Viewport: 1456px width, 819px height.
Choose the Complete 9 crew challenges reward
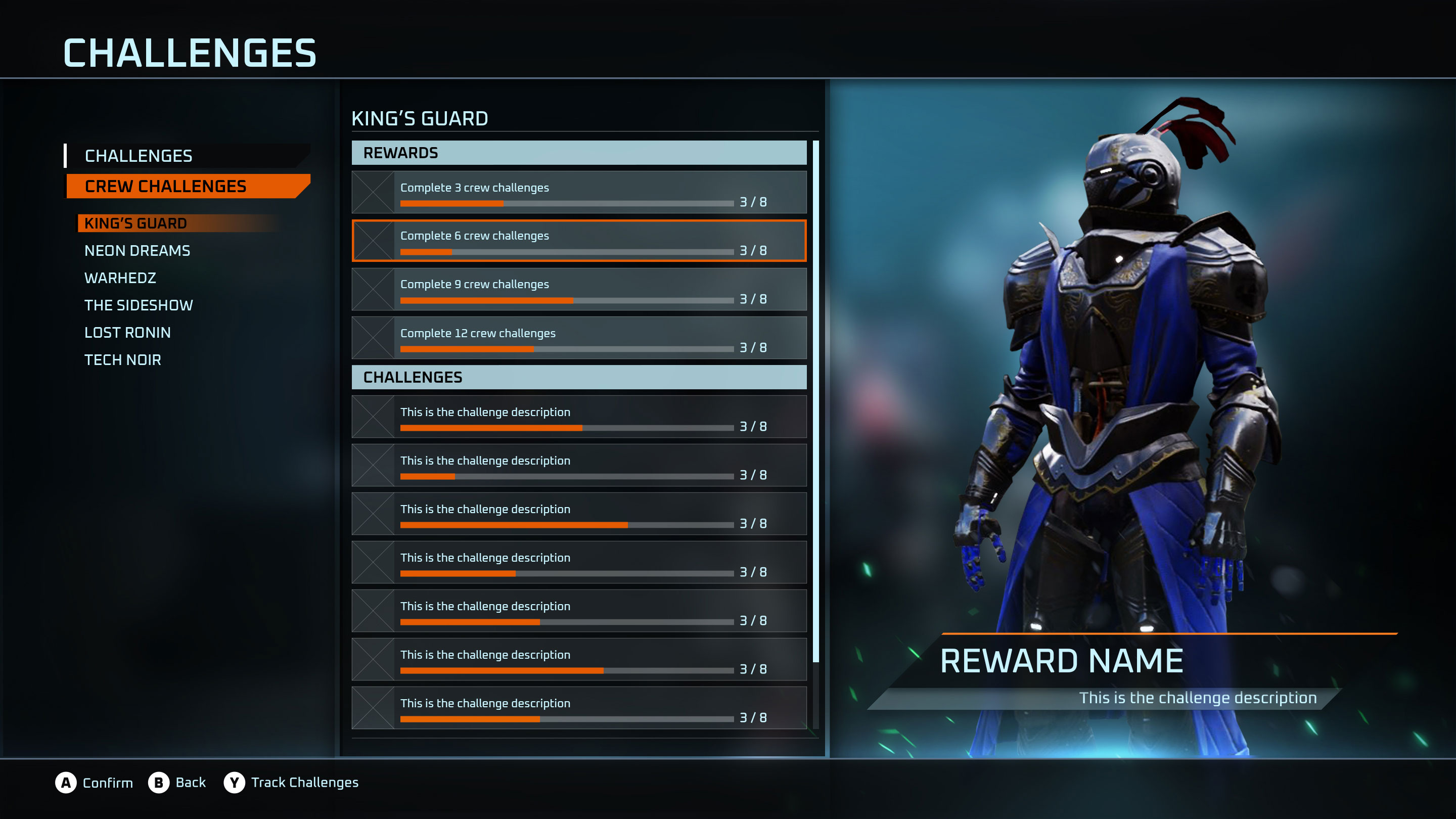click(x=579, y=290)
